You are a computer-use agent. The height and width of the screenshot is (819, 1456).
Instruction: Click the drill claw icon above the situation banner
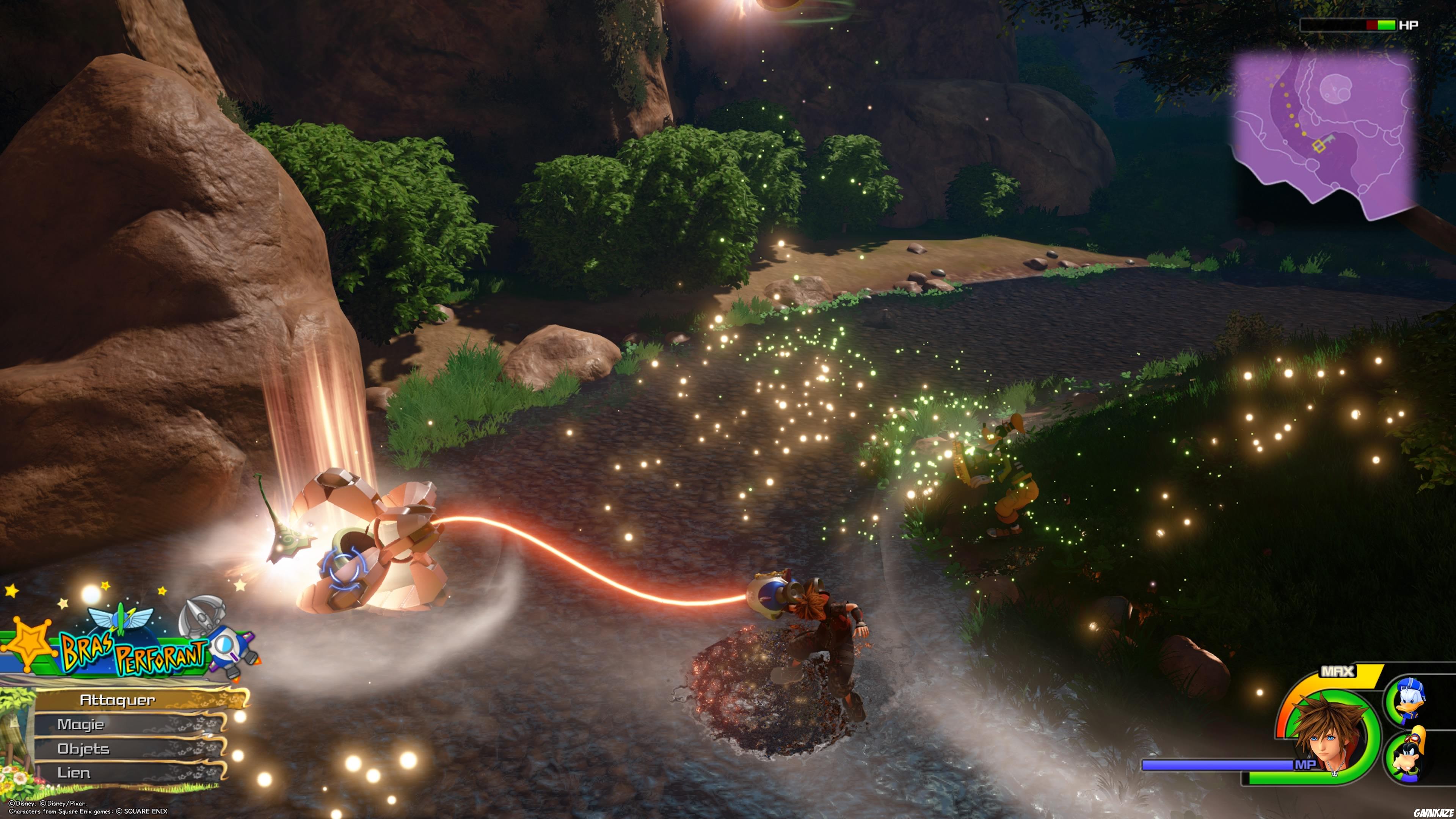(x=201, y=618)
